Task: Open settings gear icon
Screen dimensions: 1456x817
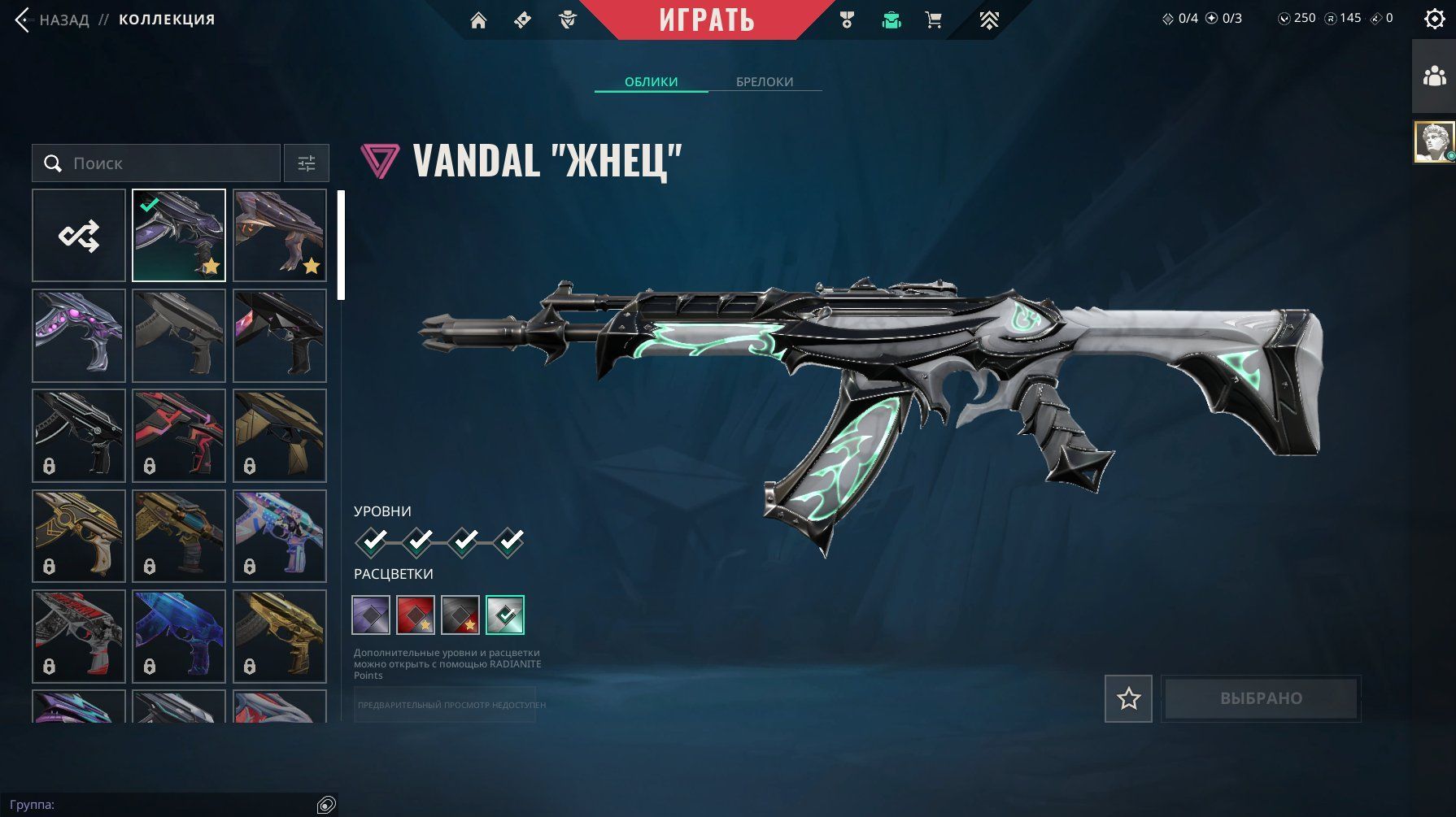Action: click(x=1435, y=19)
